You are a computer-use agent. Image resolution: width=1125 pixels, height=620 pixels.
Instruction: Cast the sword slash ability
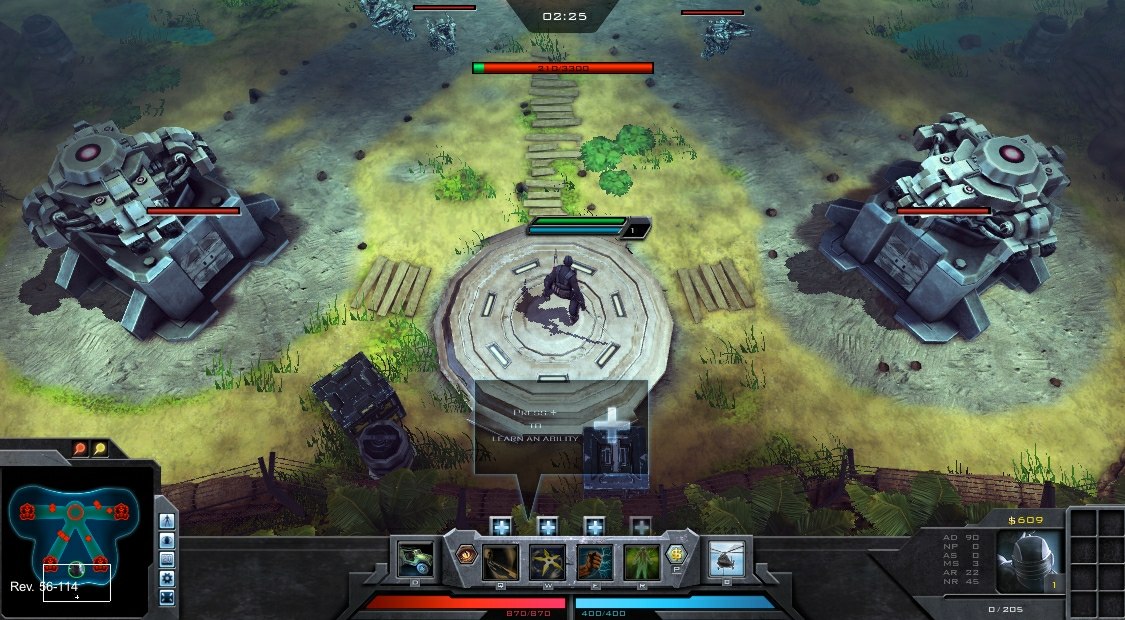pos(500,562)
